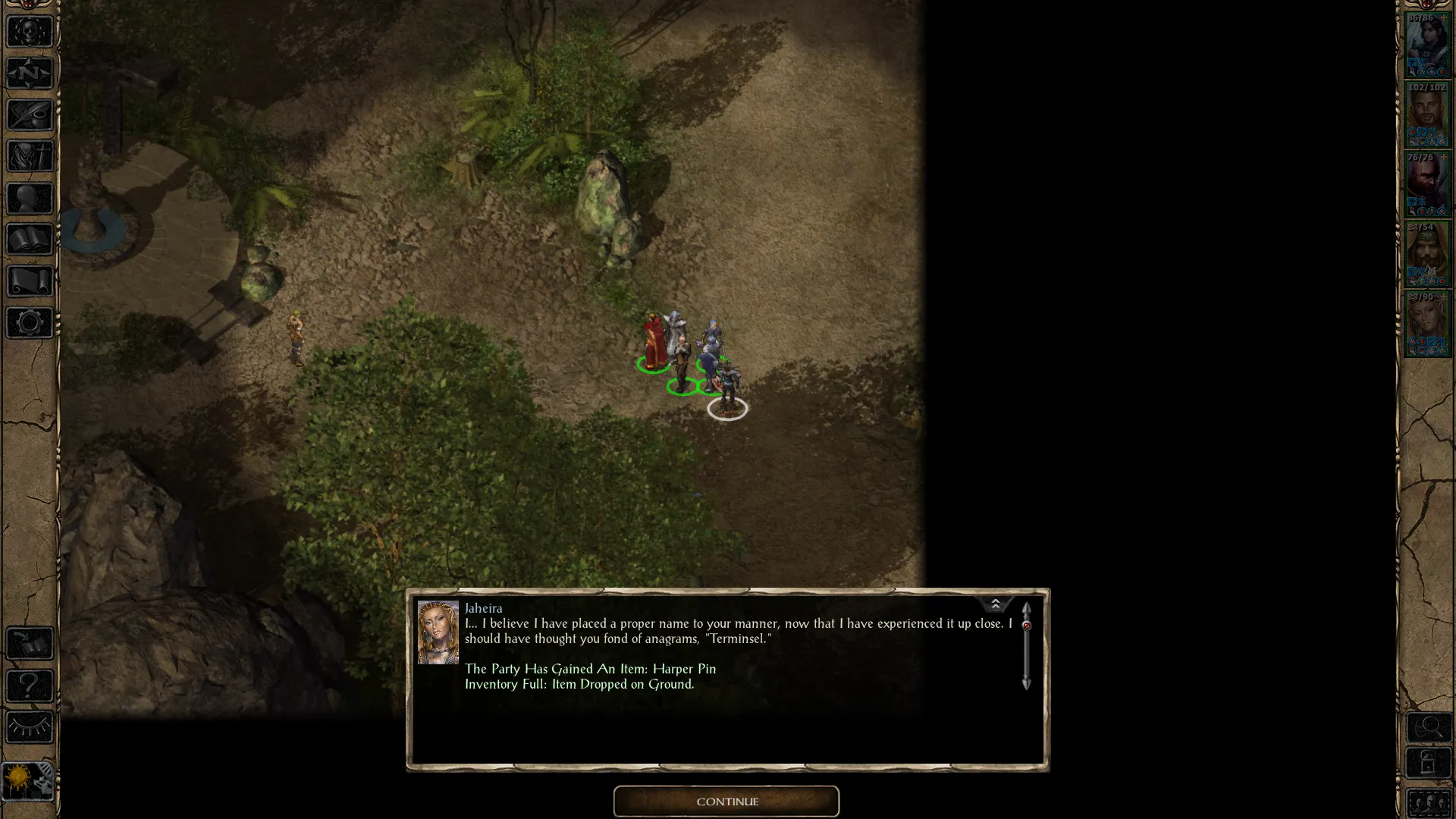
Task: Open help via the question mark icon
Action: pyautogui.click(x=30, y=686)
